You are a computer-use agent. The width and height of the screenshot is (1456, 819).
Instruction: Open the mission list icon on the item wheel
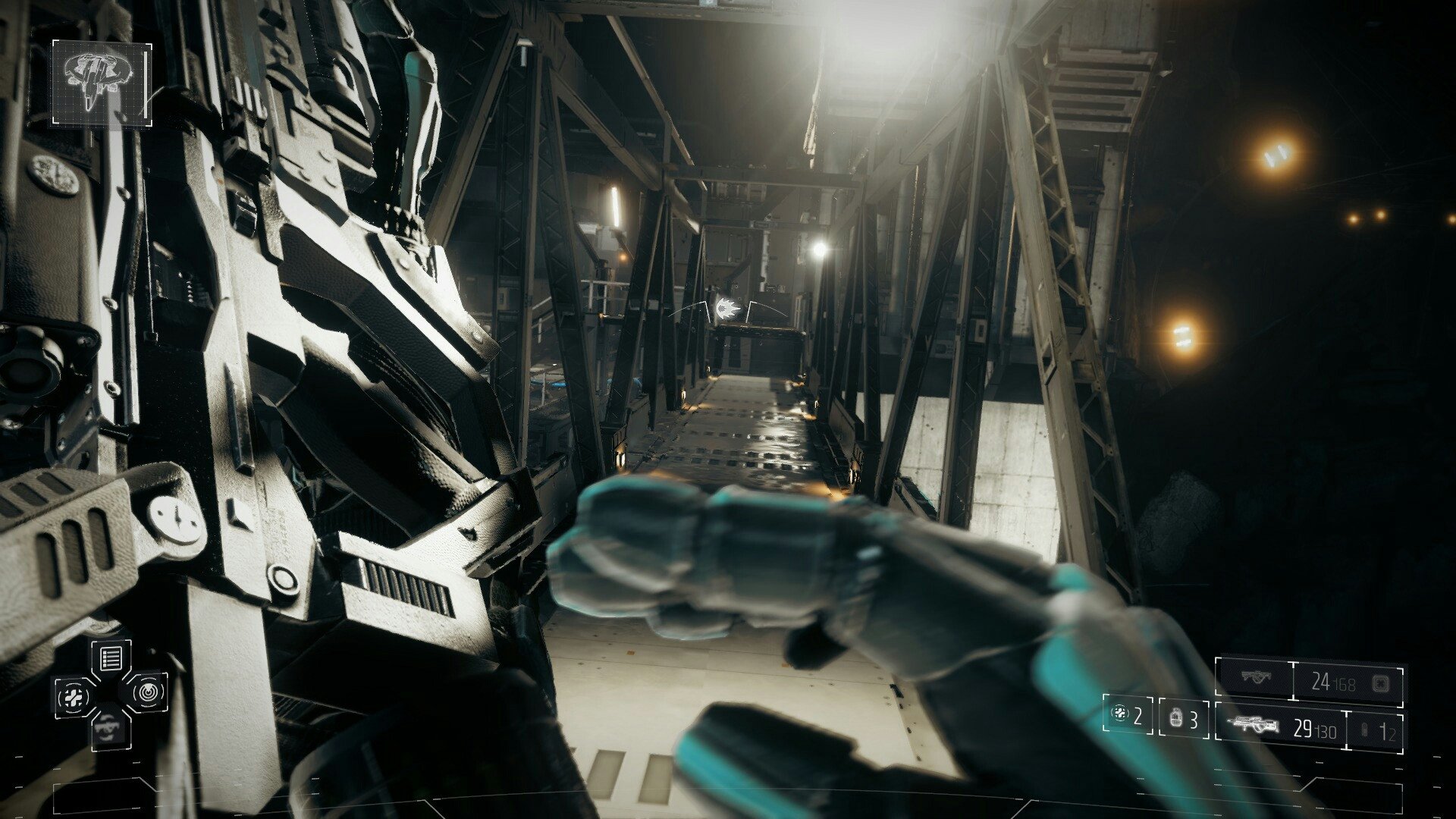(111, 657)
